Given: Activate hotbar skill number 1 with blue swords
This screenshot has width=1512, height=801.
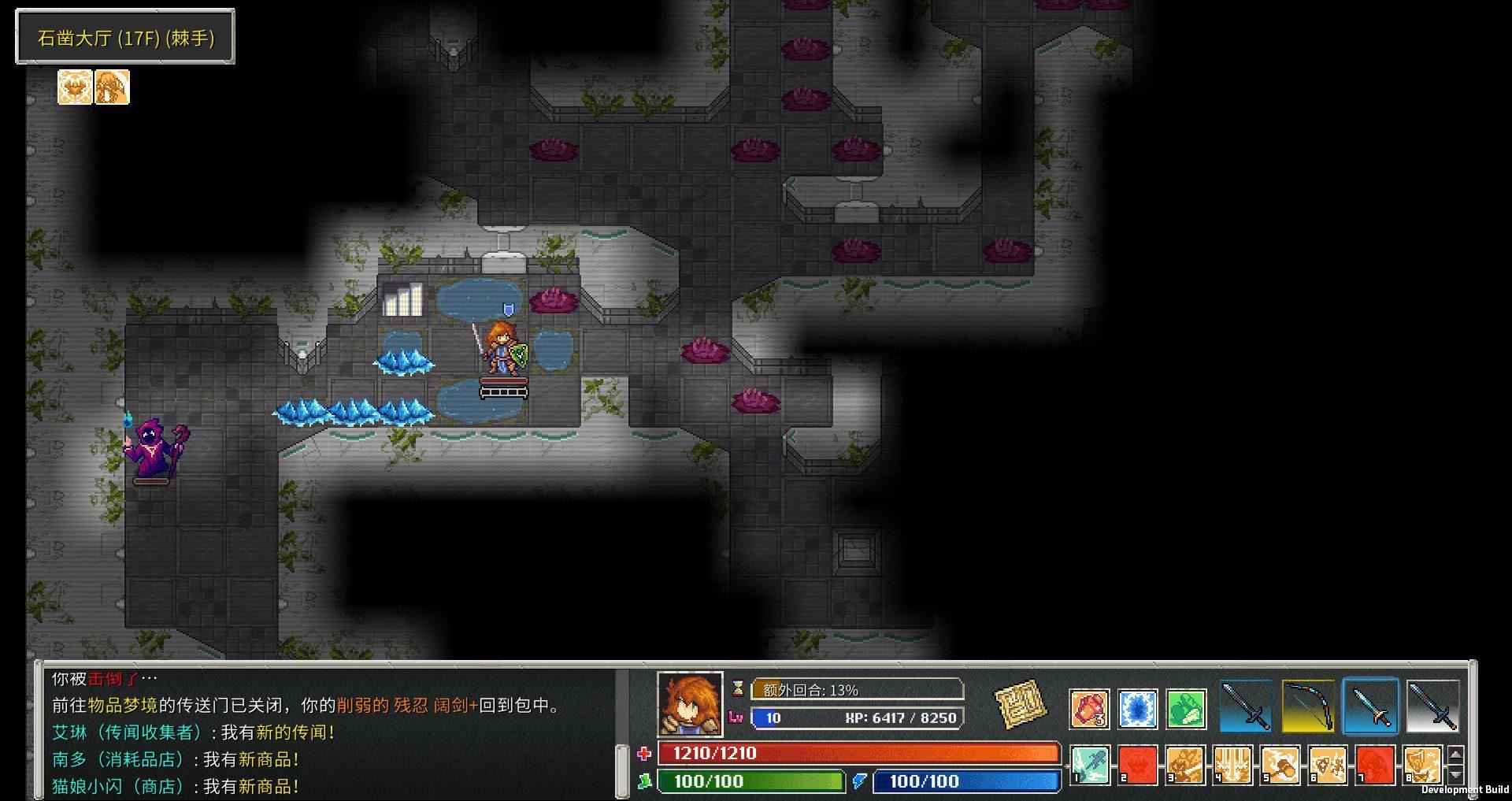Looking at the screenshot, I should click(x=1091, y=764).
